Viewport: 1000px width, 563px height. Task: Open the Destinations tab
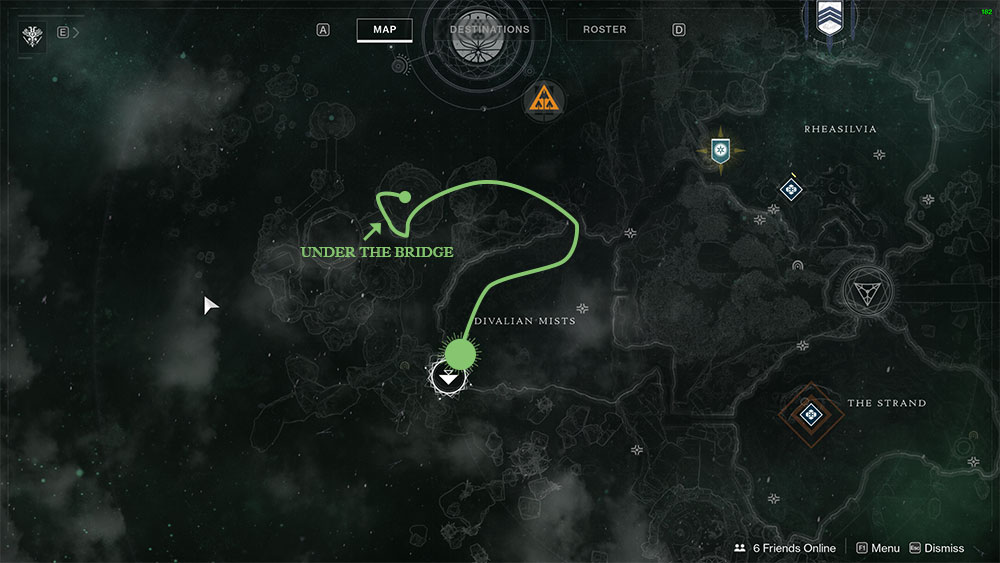[489, 30]
